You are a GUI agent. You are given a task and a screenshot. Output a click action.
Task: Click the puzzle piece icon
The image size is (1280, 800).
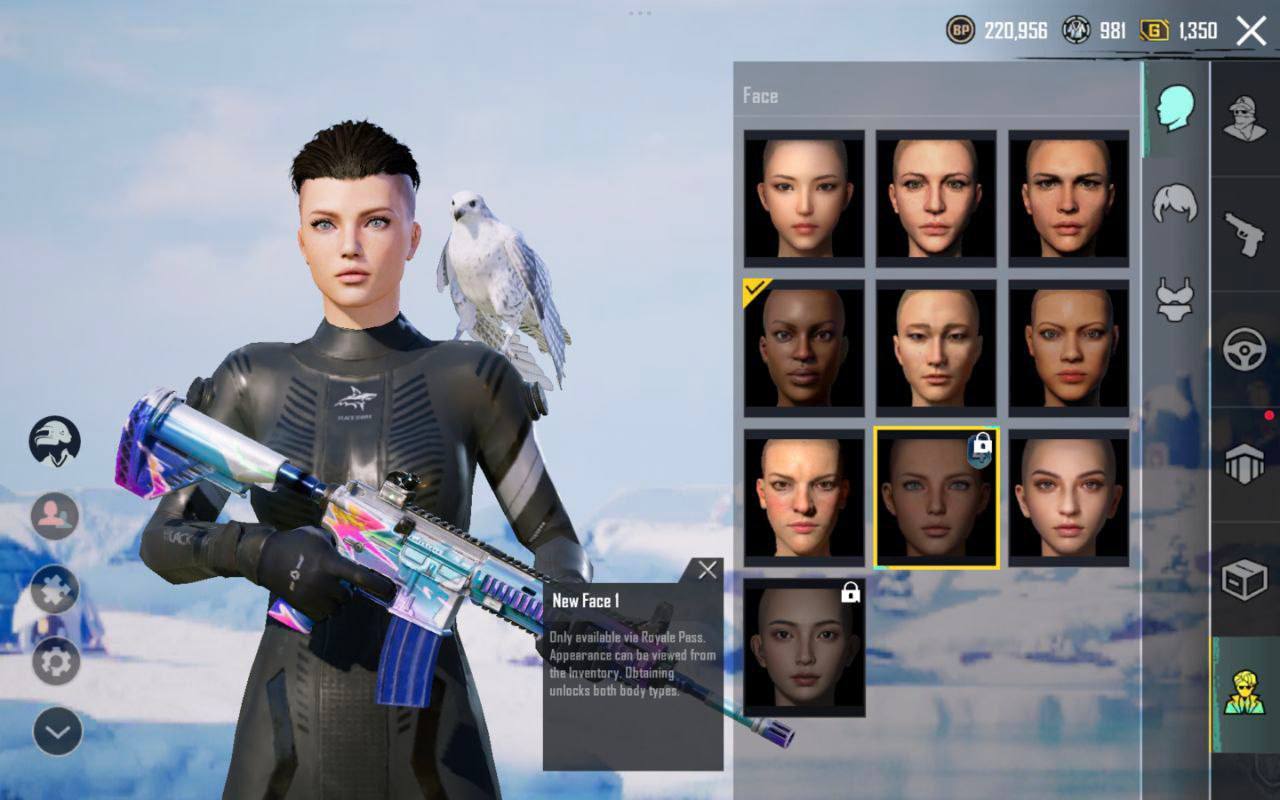[55, 589]
